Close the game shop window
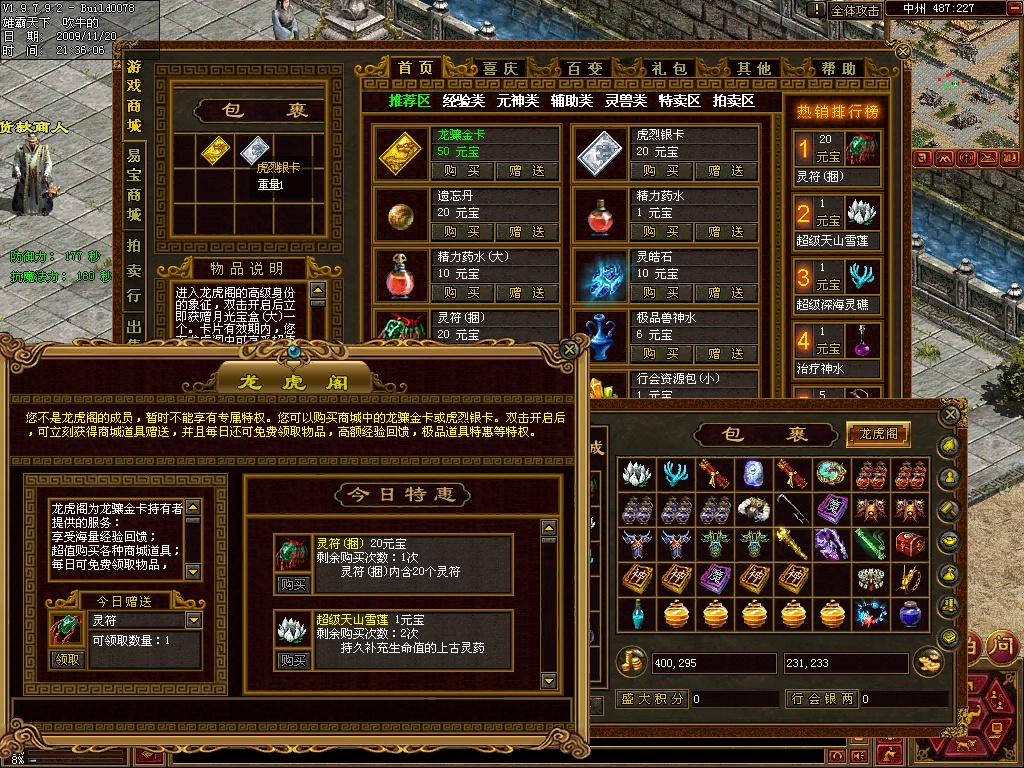1024x768 pixels. coord(904,49)
